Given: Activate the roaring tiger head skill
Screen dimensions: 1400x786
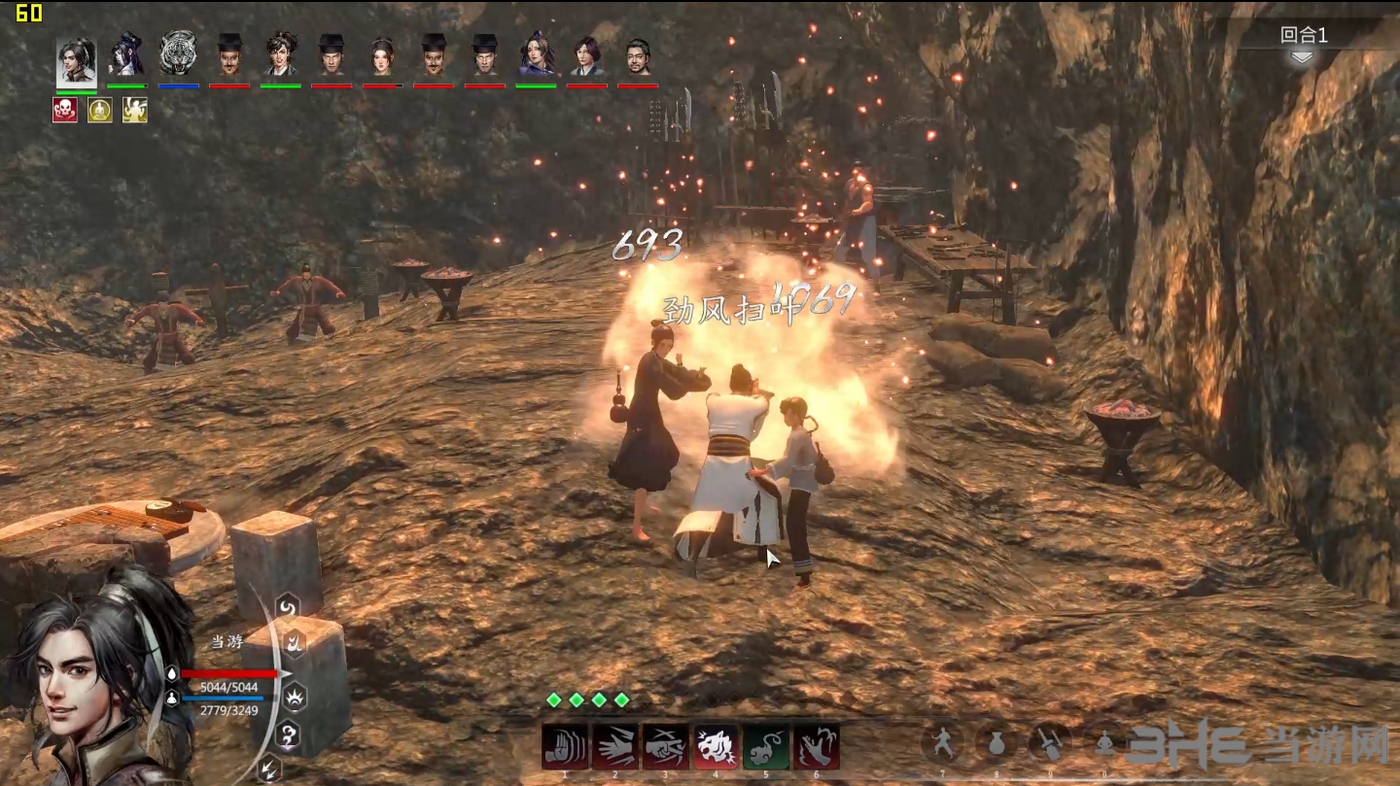Looking at the screenshot, I should pos(716,746).
